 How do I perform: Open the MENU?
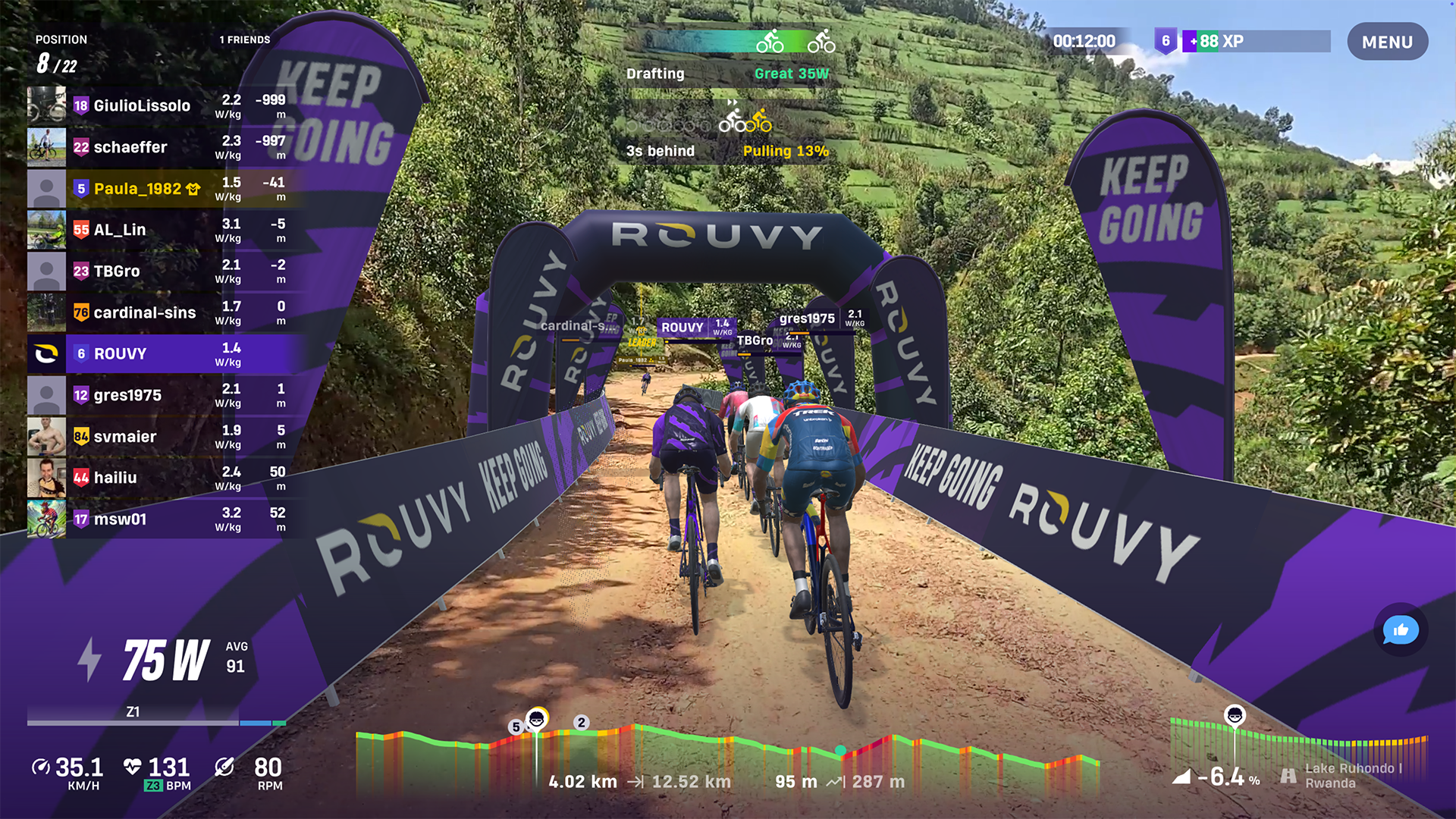coord(1388,42)
